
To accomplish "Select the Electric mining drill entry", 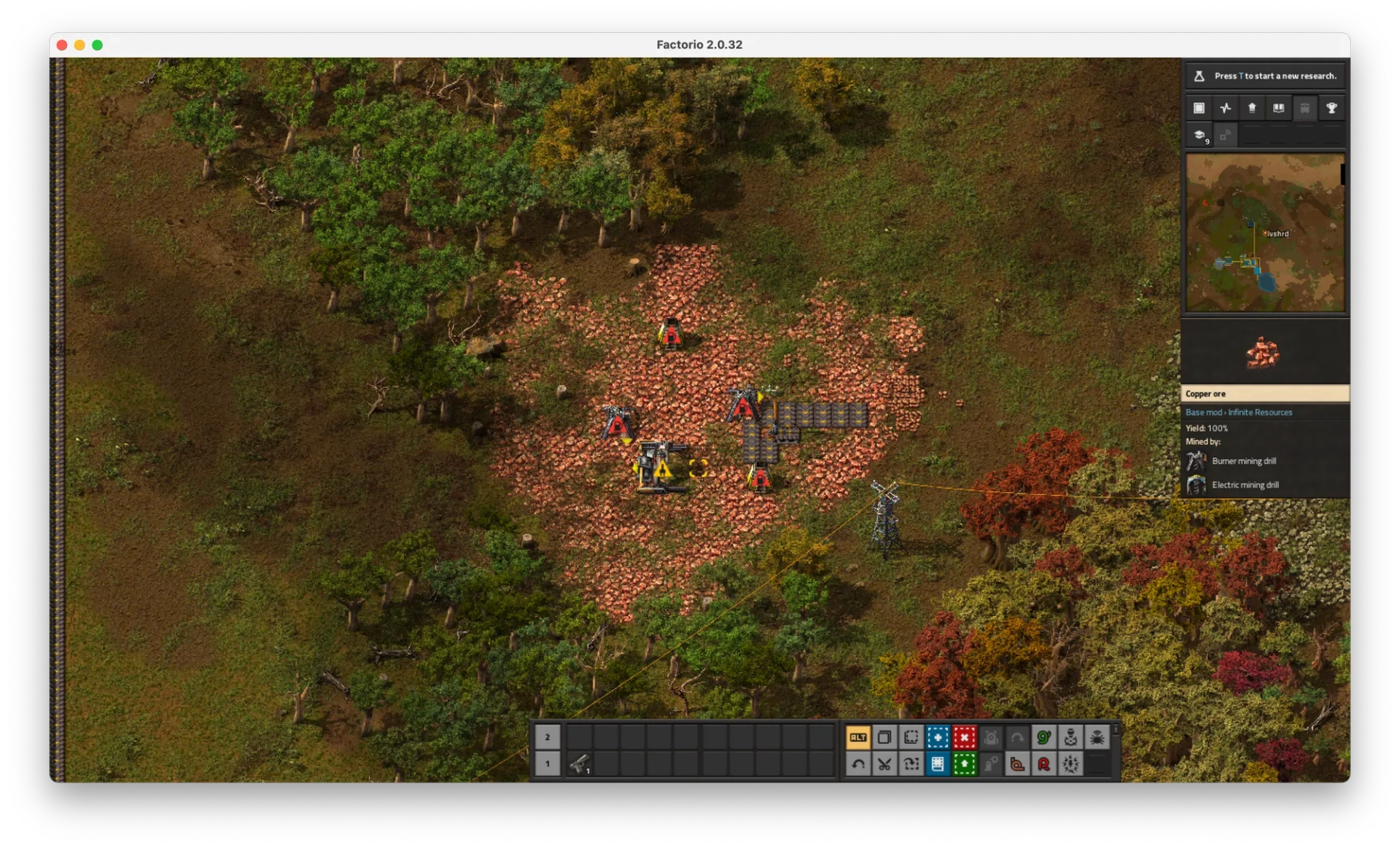I will coord(1245,485).
